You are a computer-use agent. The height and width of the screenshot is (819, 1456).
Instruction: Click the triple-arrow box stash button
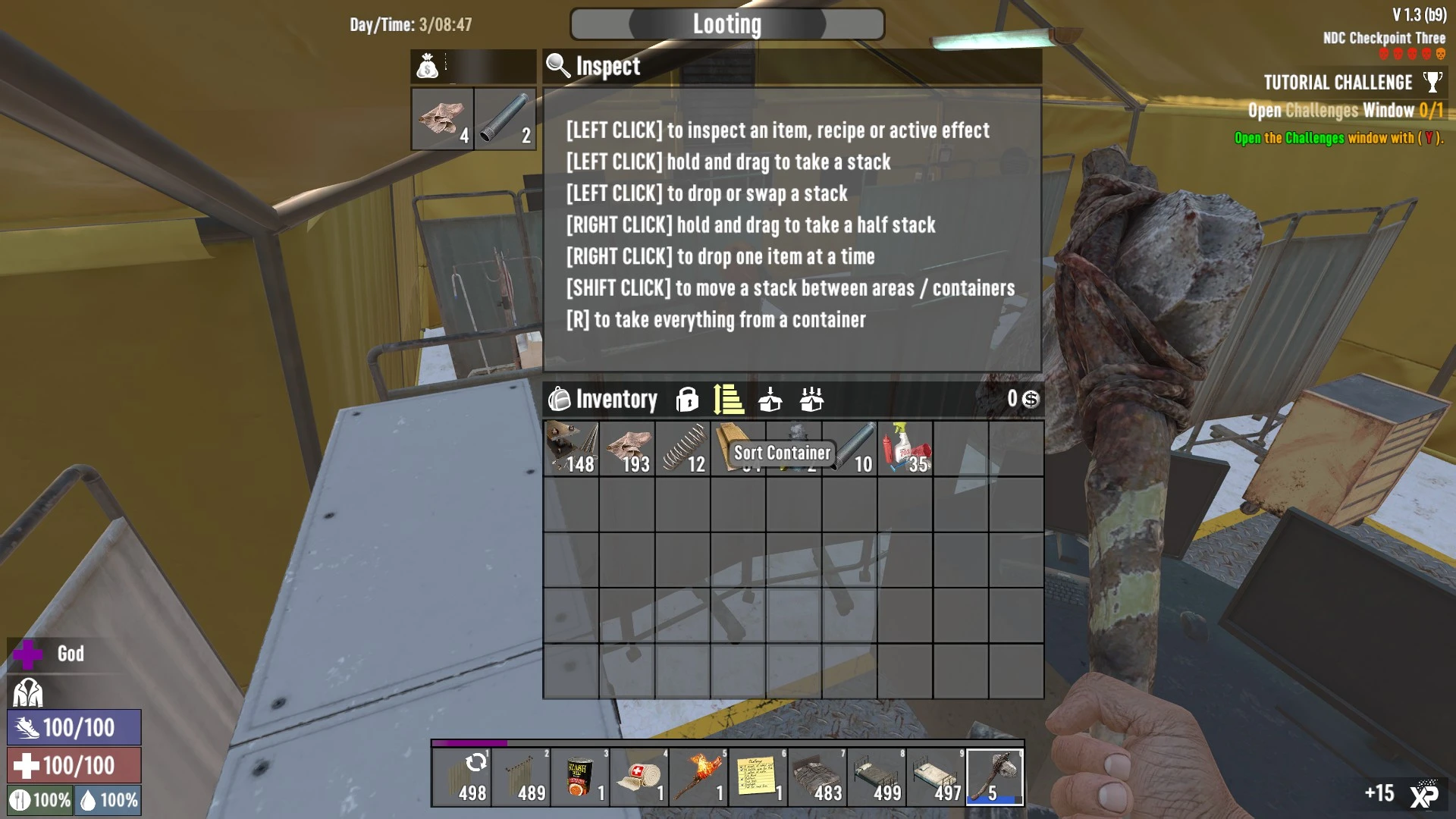(811, 399)
